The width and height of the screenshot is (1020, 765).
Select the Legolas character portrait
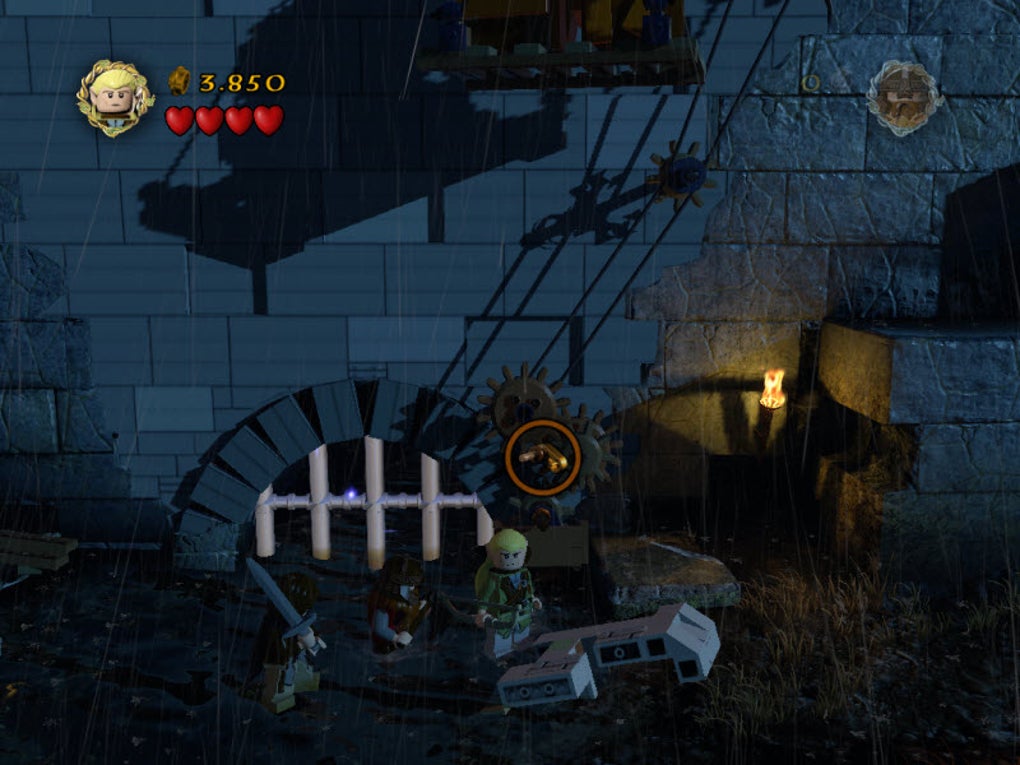[115, 97]
